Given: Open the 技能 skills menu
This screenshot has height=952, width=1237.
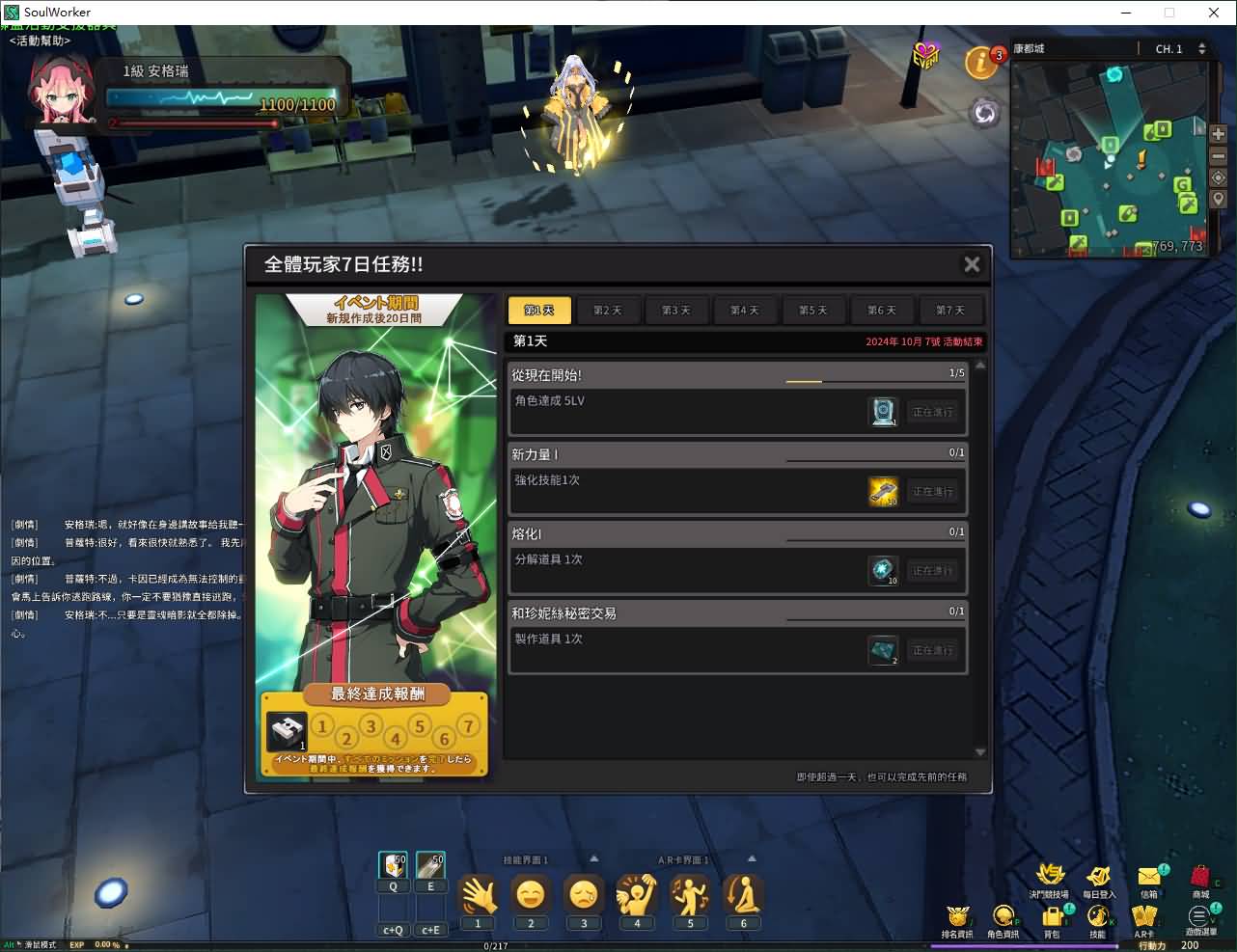Looking at the screenshot, I should click(x=1098, y=917).
